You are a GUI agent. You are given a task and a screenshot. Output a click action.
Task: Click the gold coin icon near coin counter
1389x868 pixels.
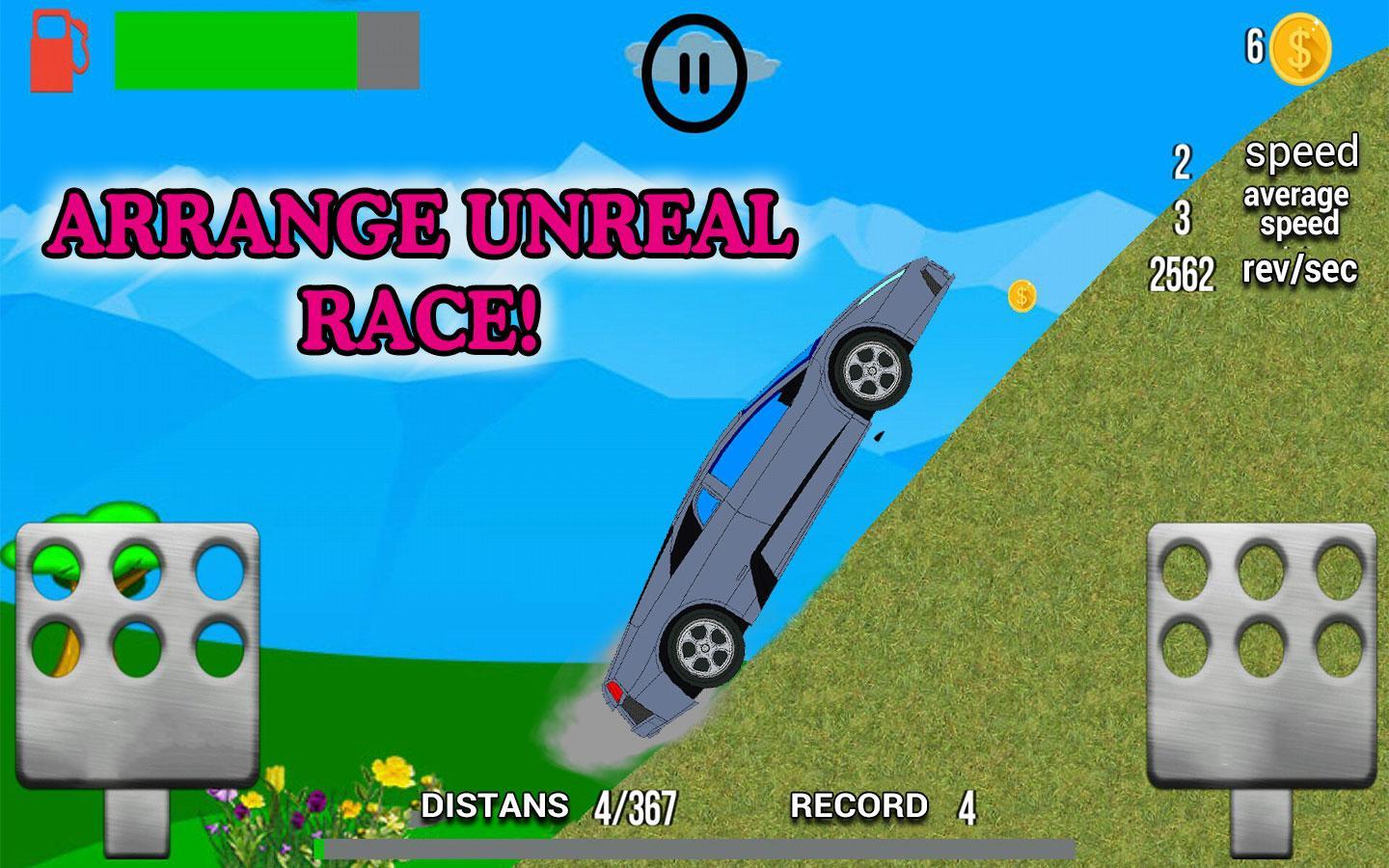click(1299, 46)
